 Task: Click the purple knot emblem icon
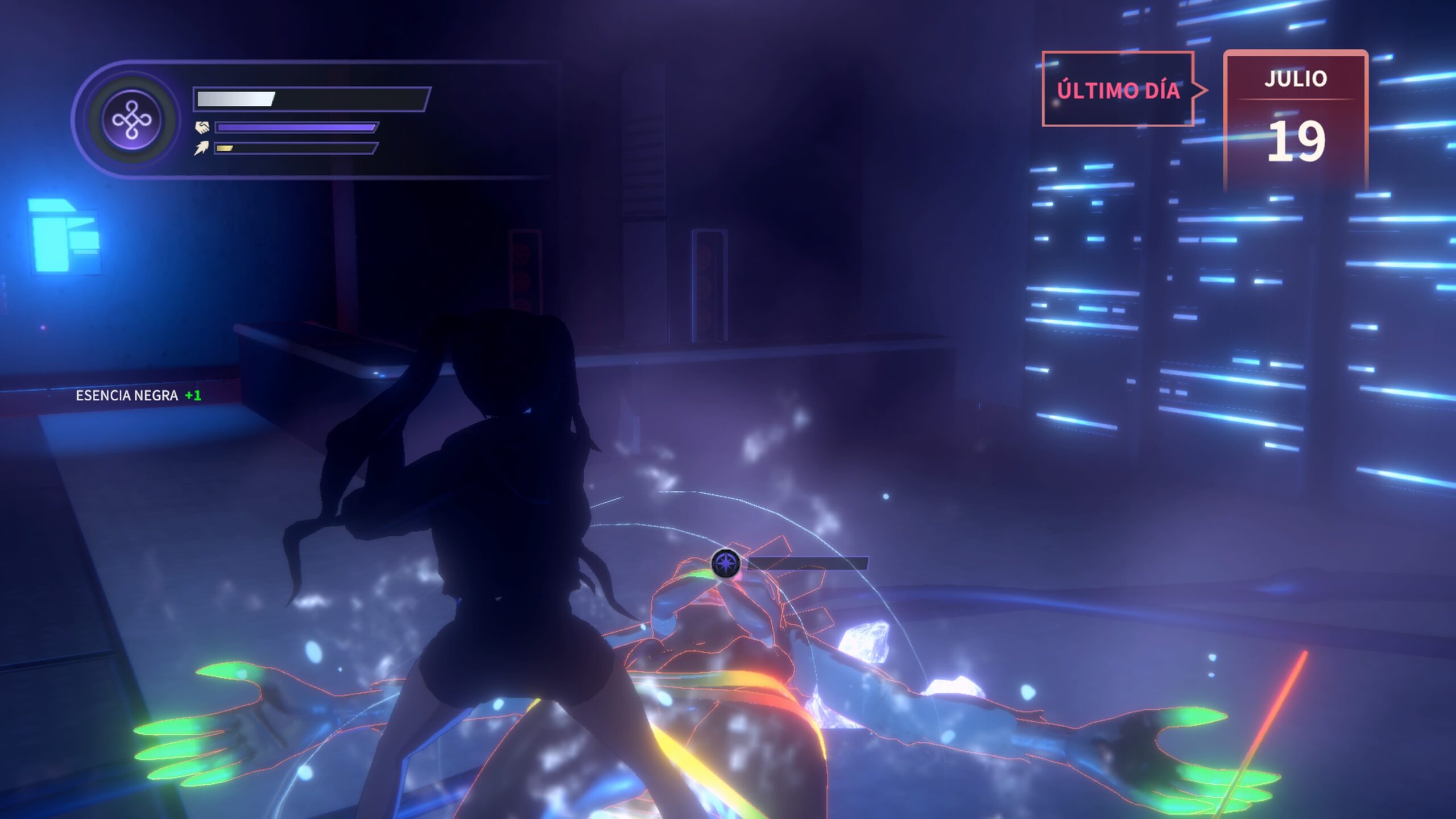[132, 120]
